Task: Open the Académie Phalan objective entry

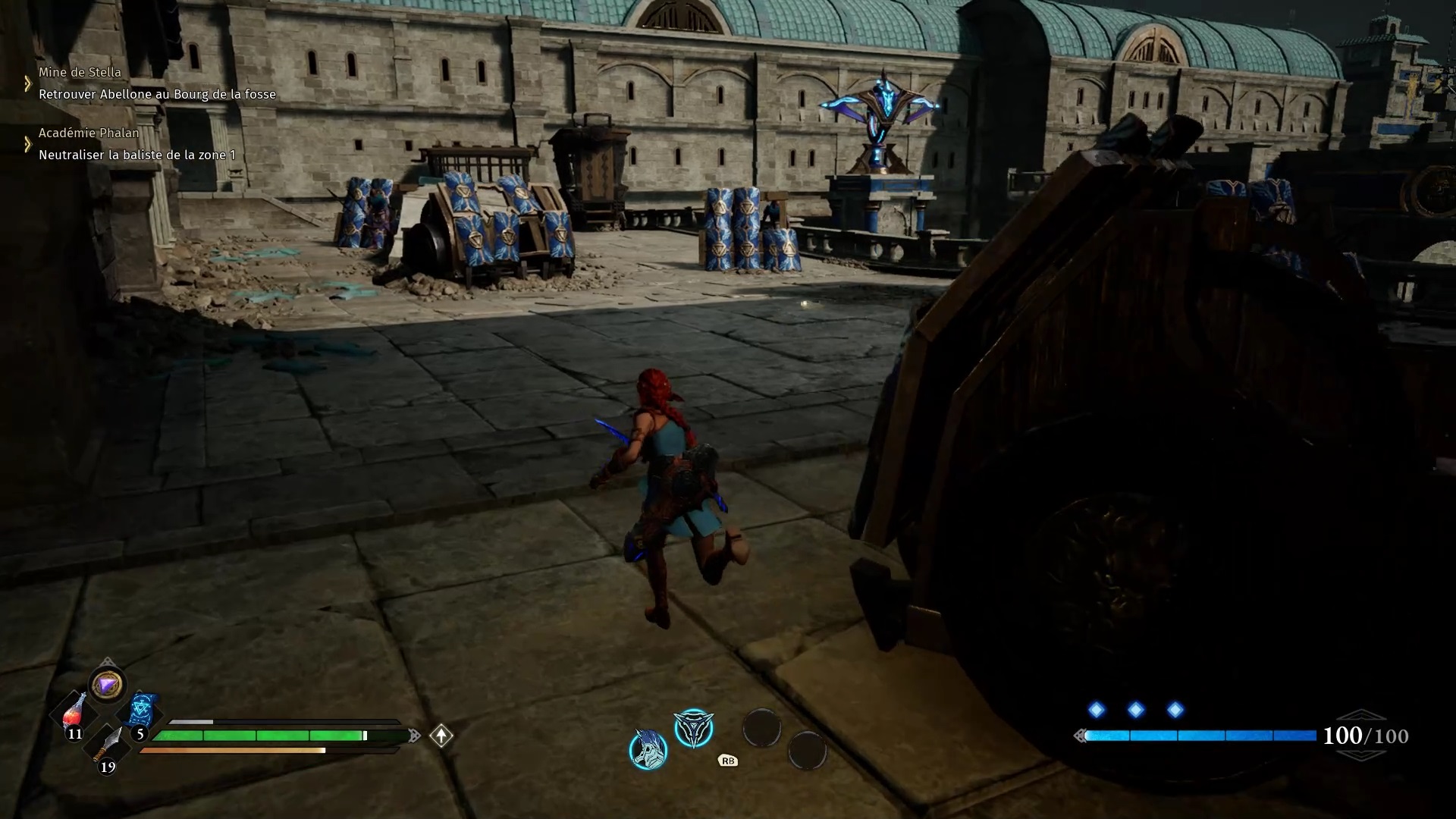Action: [x=89, y=133]
